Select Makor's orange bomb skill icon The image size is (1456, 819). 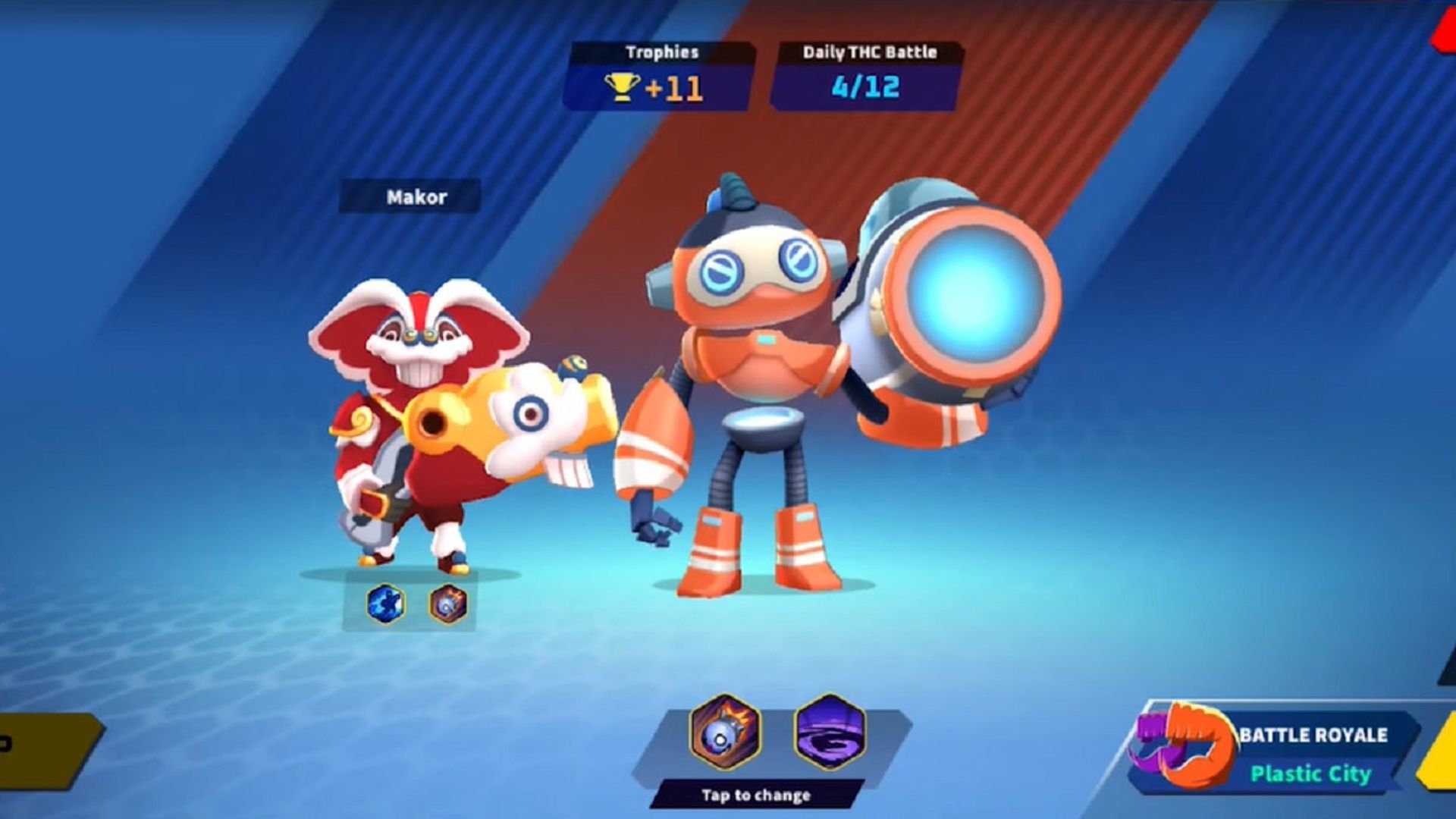point(448,604)
